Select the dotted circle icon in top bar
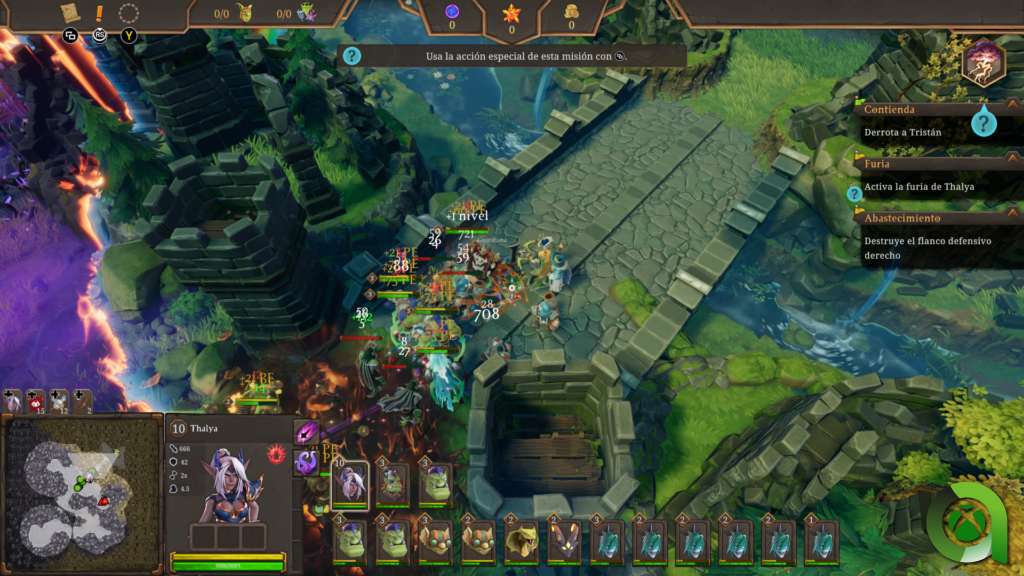The width and height of the screenshot is (1024, 576). tap(129, 14)
